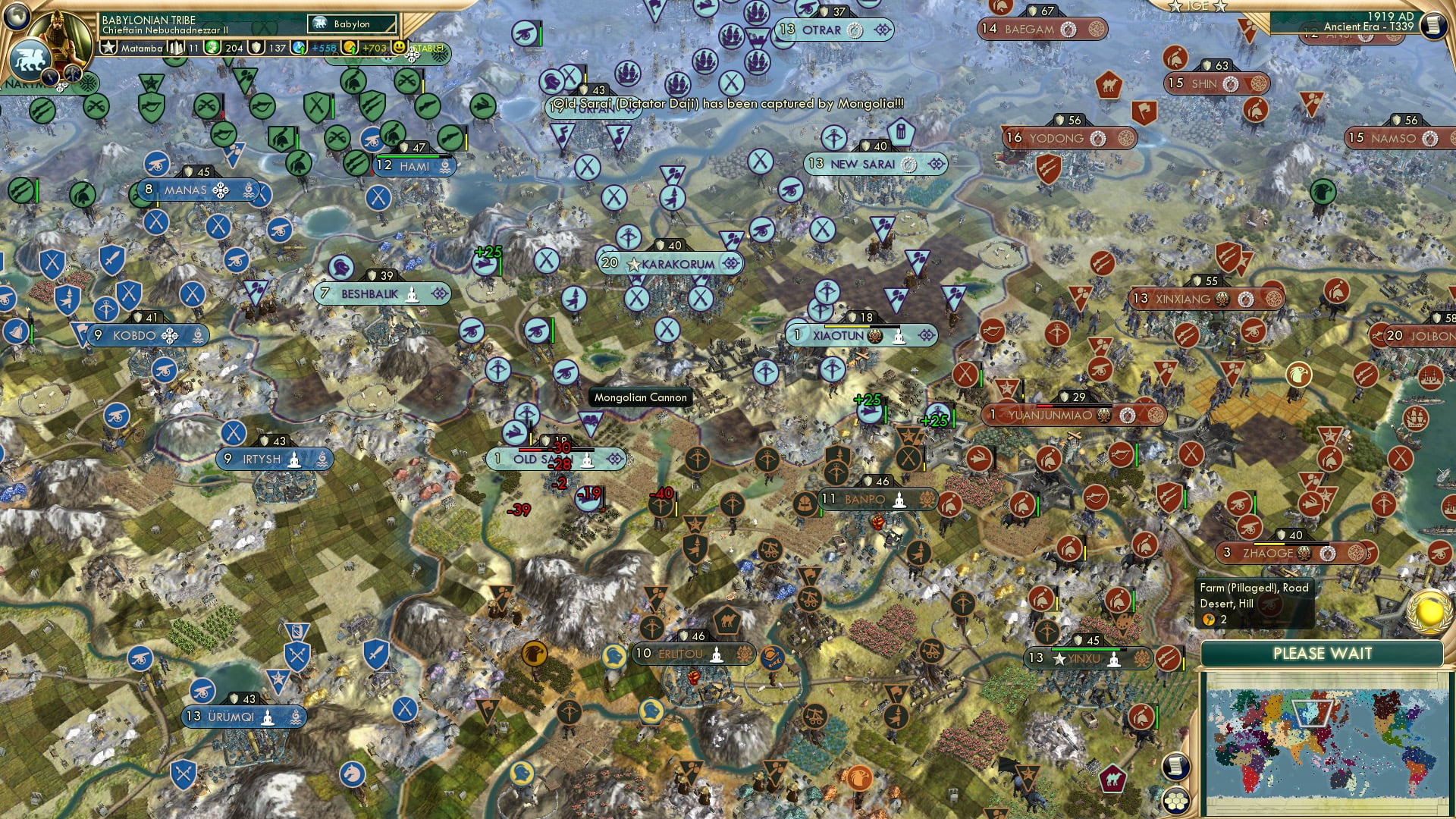Screen dimensions: 1456x819
Task: Open the notification log scroll beside the turn counter
Action: [x=1435, y=27]
